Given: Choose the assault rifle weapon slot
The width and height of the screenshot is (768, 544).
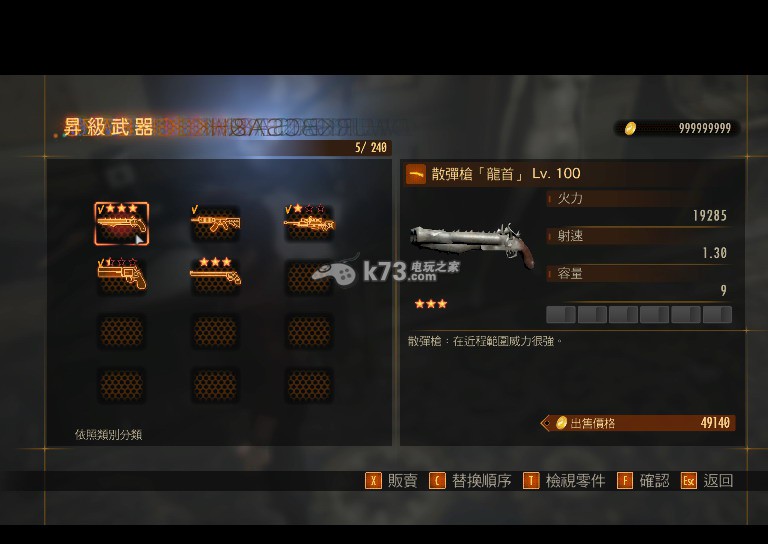Looking at the screenshot, I should (x=215, y=223).
